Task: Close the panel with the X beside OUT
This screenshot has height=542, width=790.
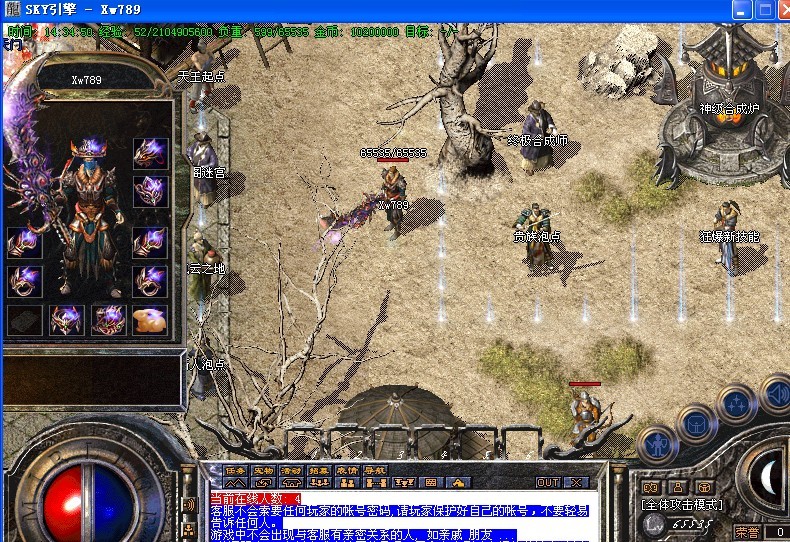Action: point(575,482)
